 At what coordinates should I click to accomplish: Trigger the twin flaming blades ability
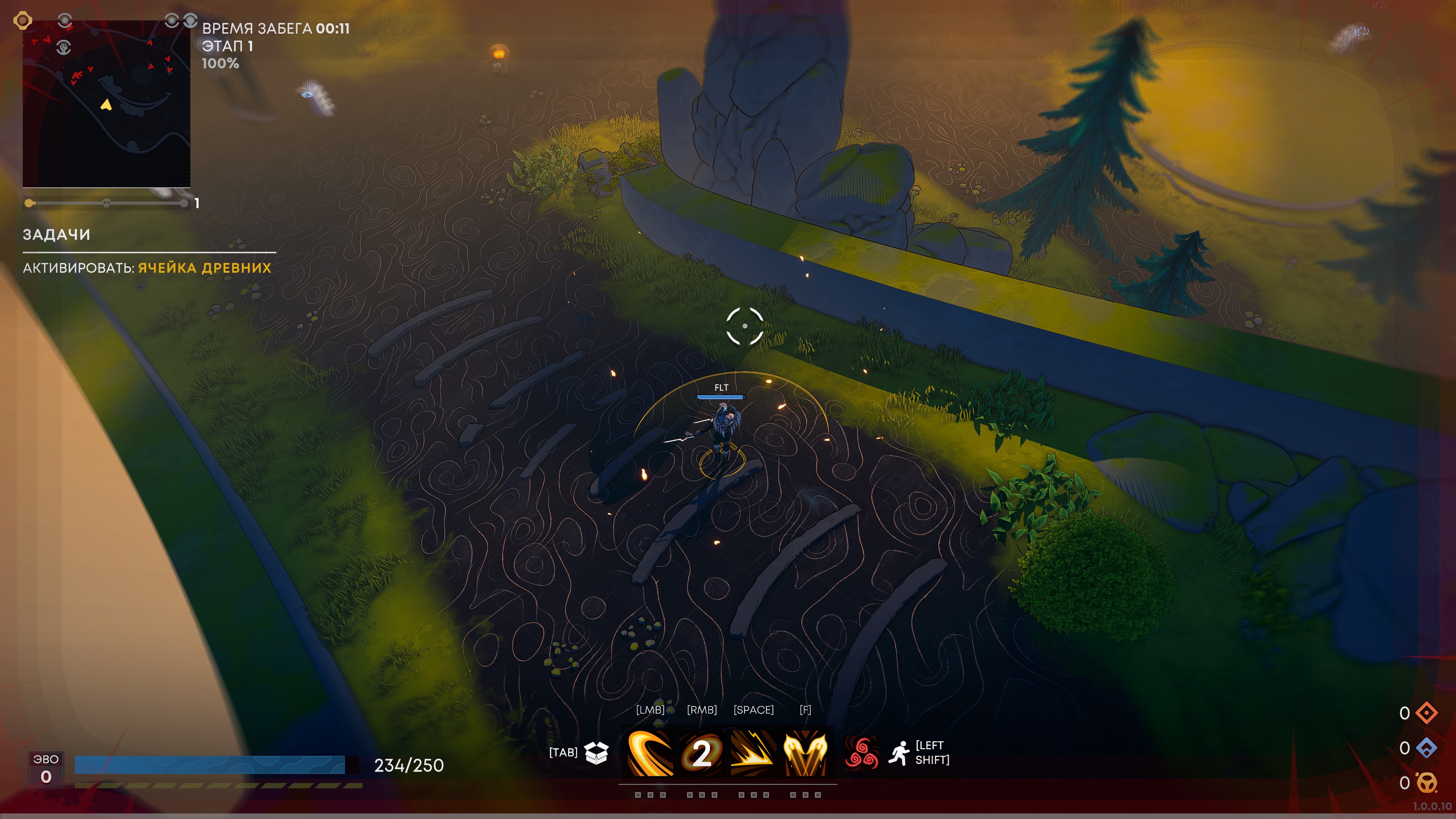tap(805, 753)
